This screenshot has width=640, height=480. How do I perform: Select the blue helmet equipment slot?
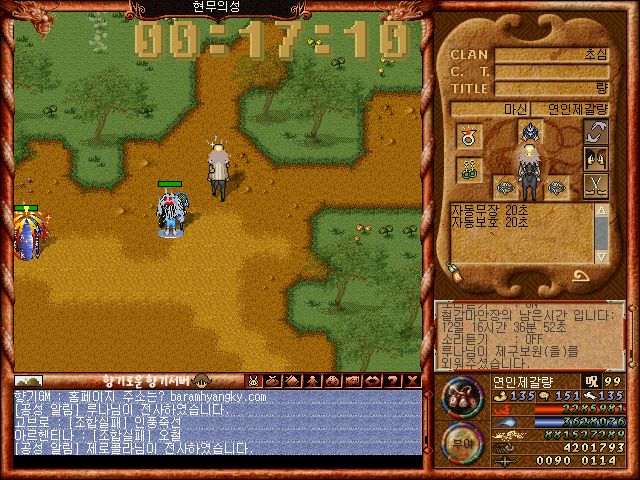530,131
